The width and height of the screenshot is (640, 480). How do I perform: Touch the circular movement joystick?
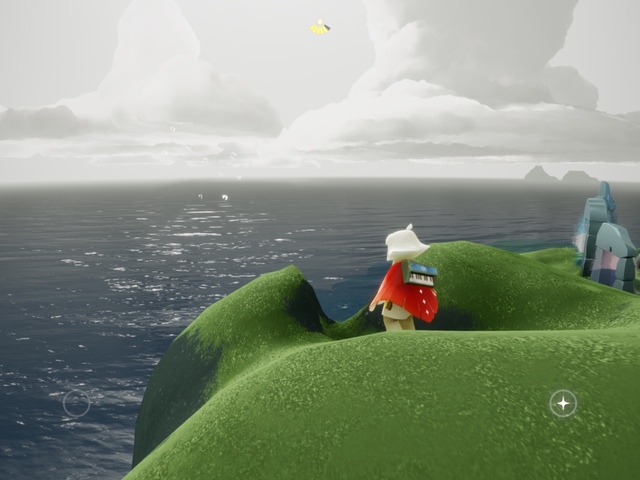pos(76,403)
